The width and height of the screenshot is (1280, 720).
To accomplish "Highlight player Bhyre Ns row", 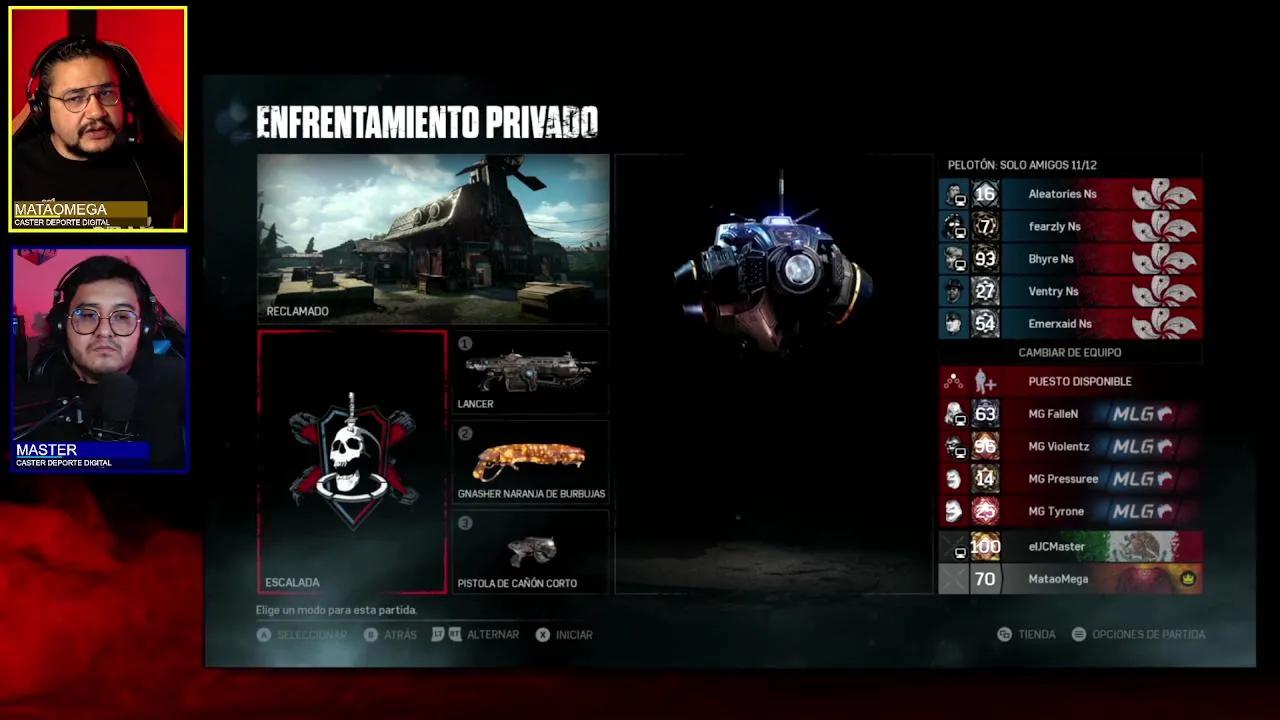I will pyautogui.click(x=1069, y=259).
